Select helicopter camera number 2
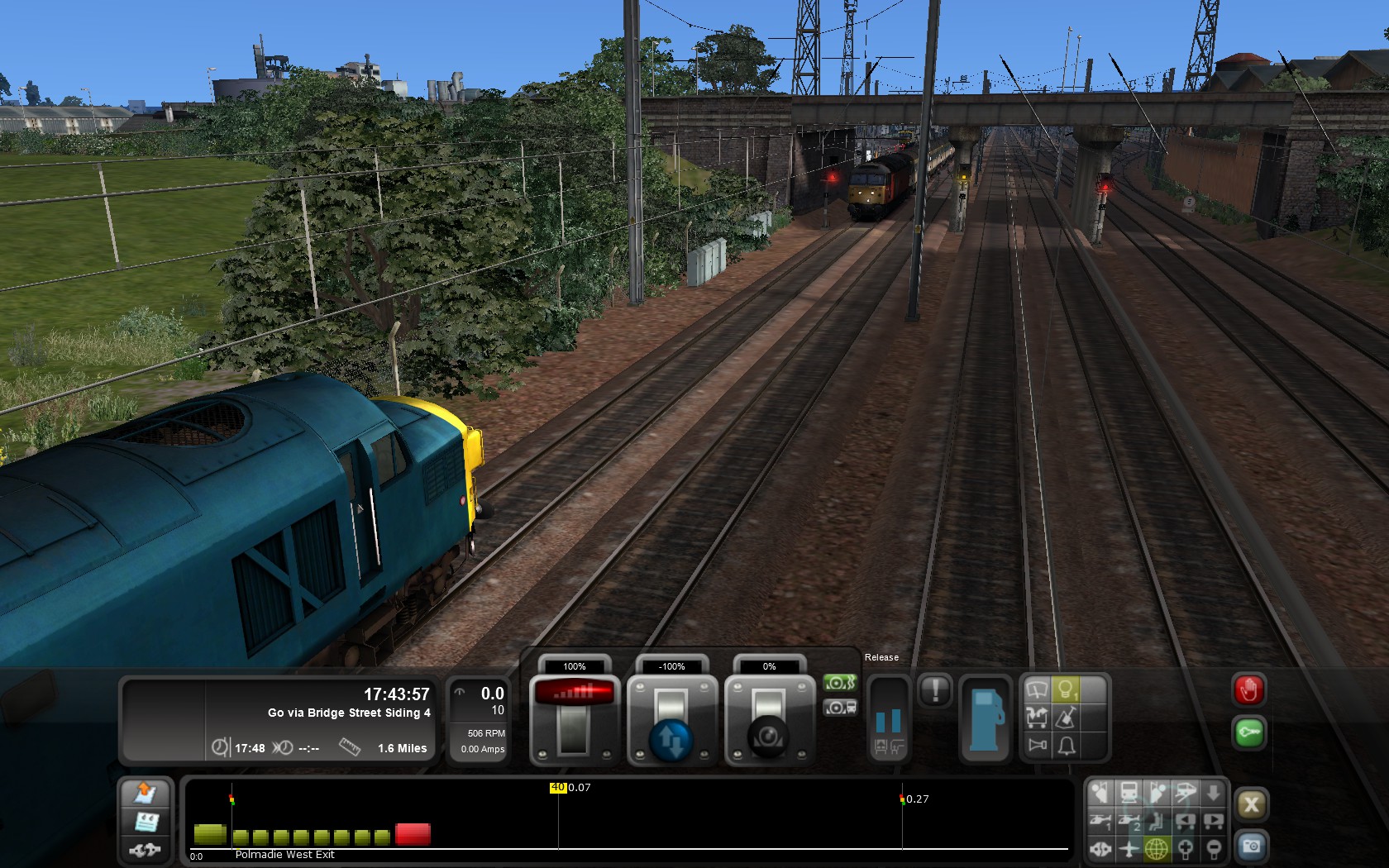Viewport: 1389px width, 868px height. pyautogui.click(x=1129, y=822)
